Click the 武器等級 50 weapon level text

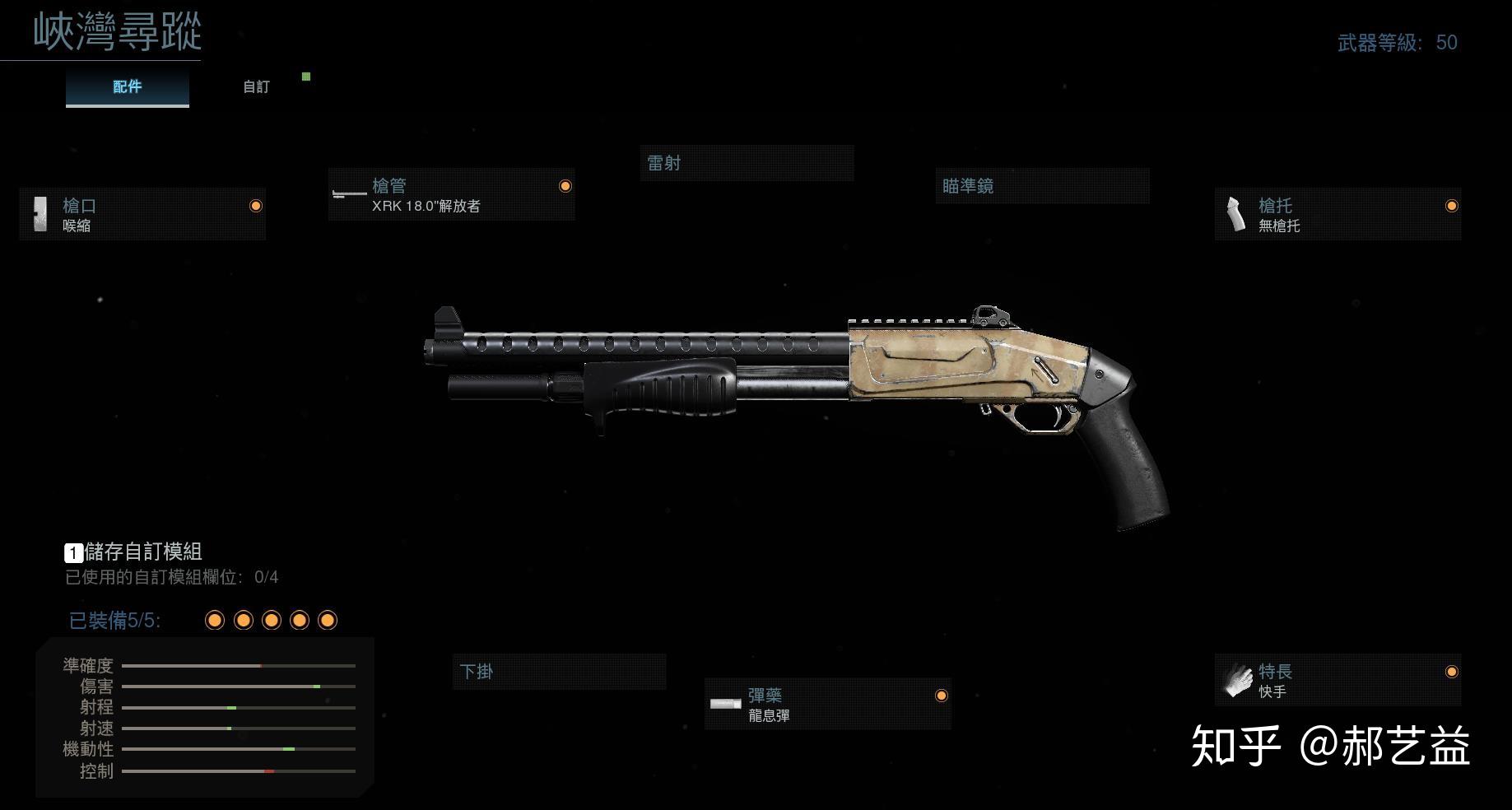click(x=1397, y=43)
